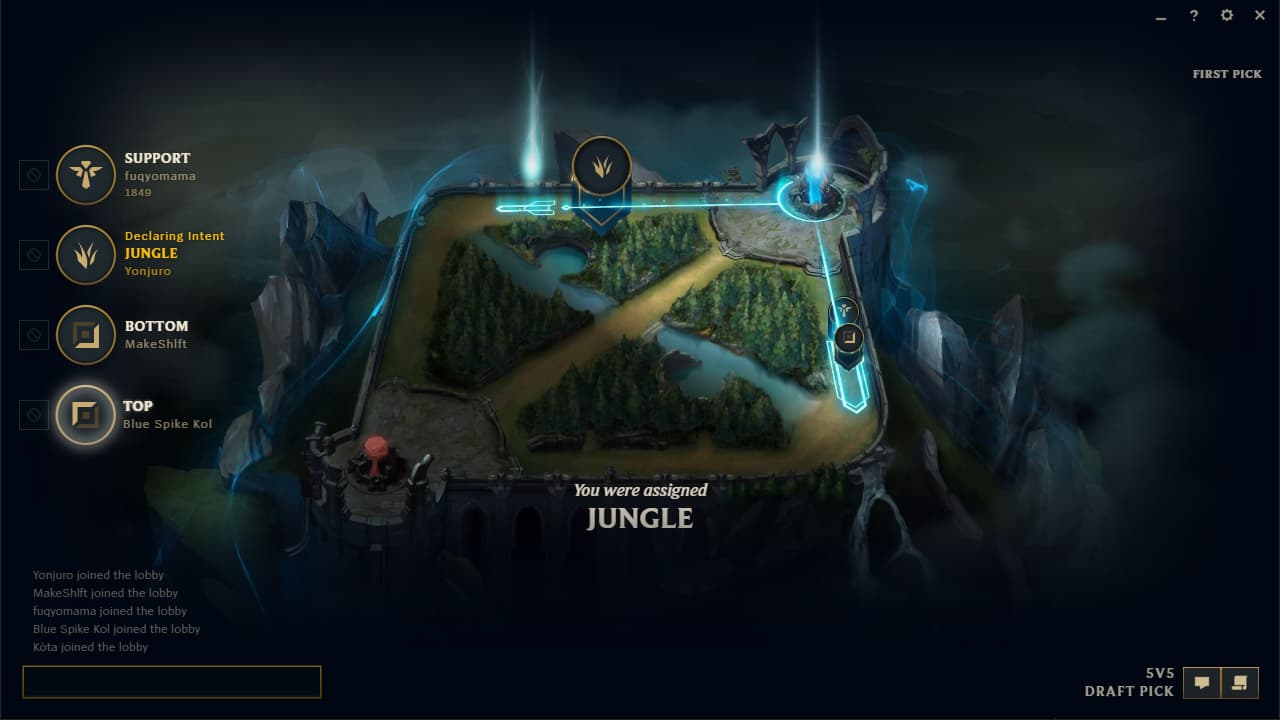Toggle the block icon beside Yonjuro
This screenshot has width=1280, height=720.
[x=33, y=255]
